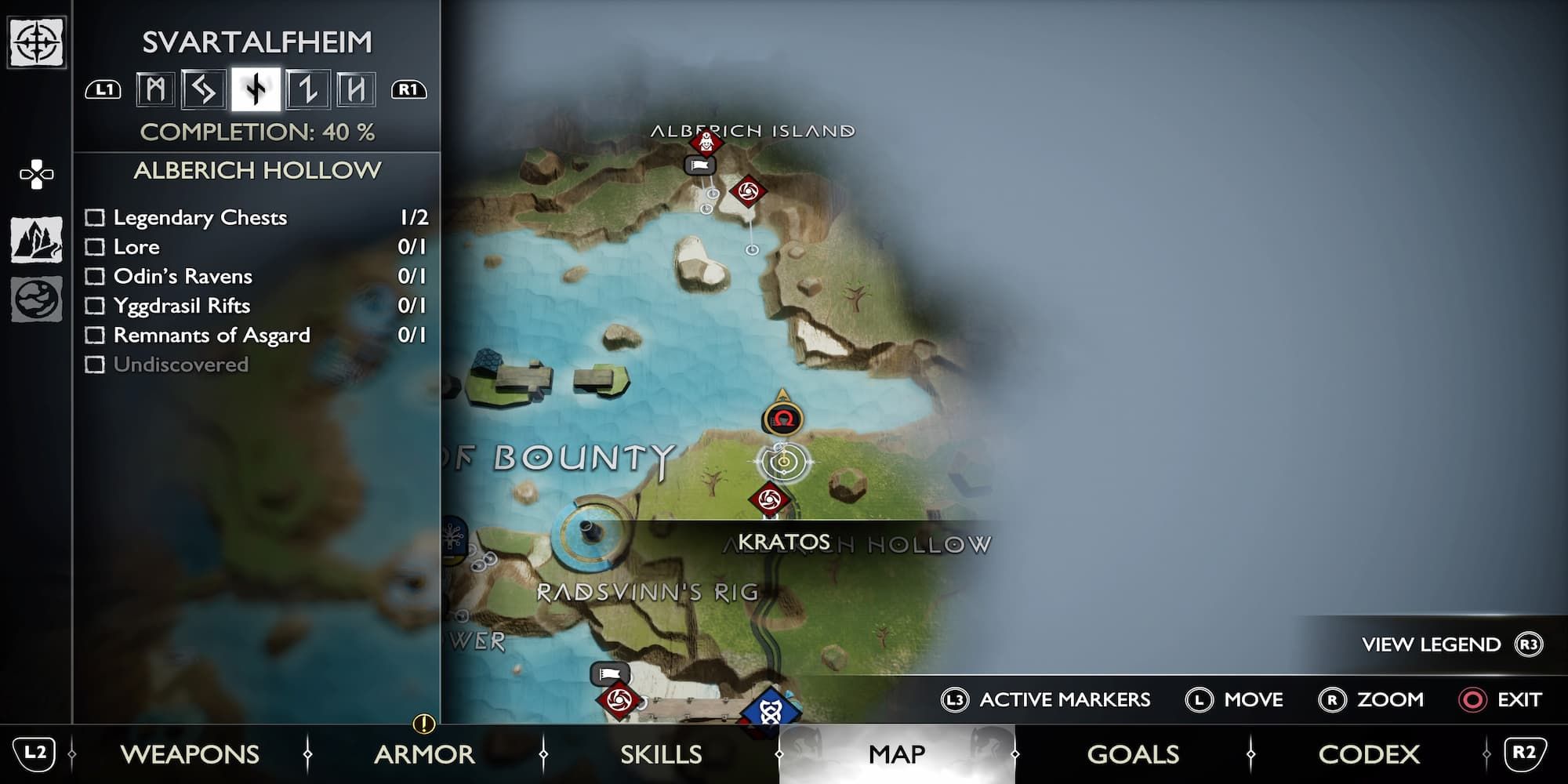This screenshot has height=784, width=1568.
Task: Click the red bounty marker on Alberich Island
Action: pyautogui.click(x=705, y=143)
